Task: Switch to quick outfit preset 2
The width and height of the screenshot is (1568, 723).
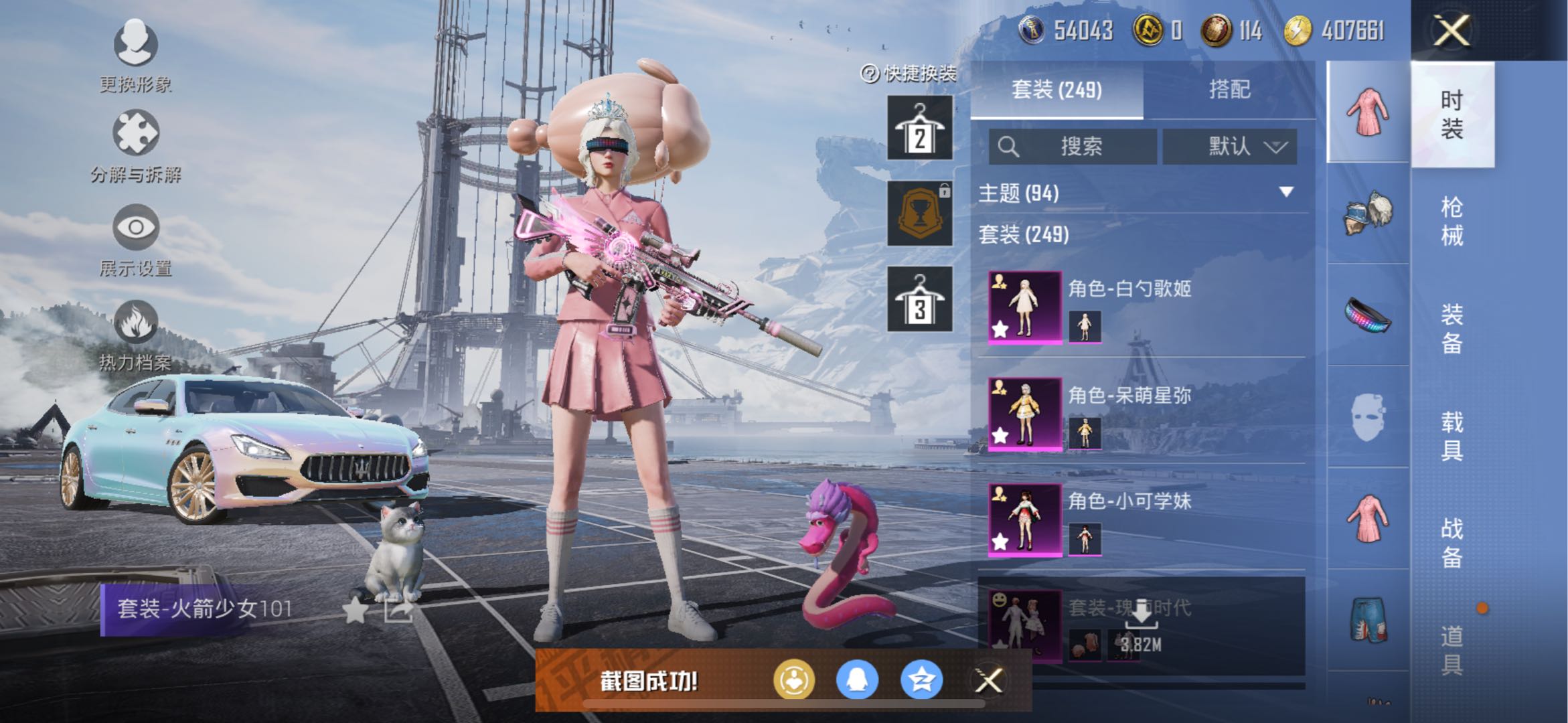Action: click(920, 127)
